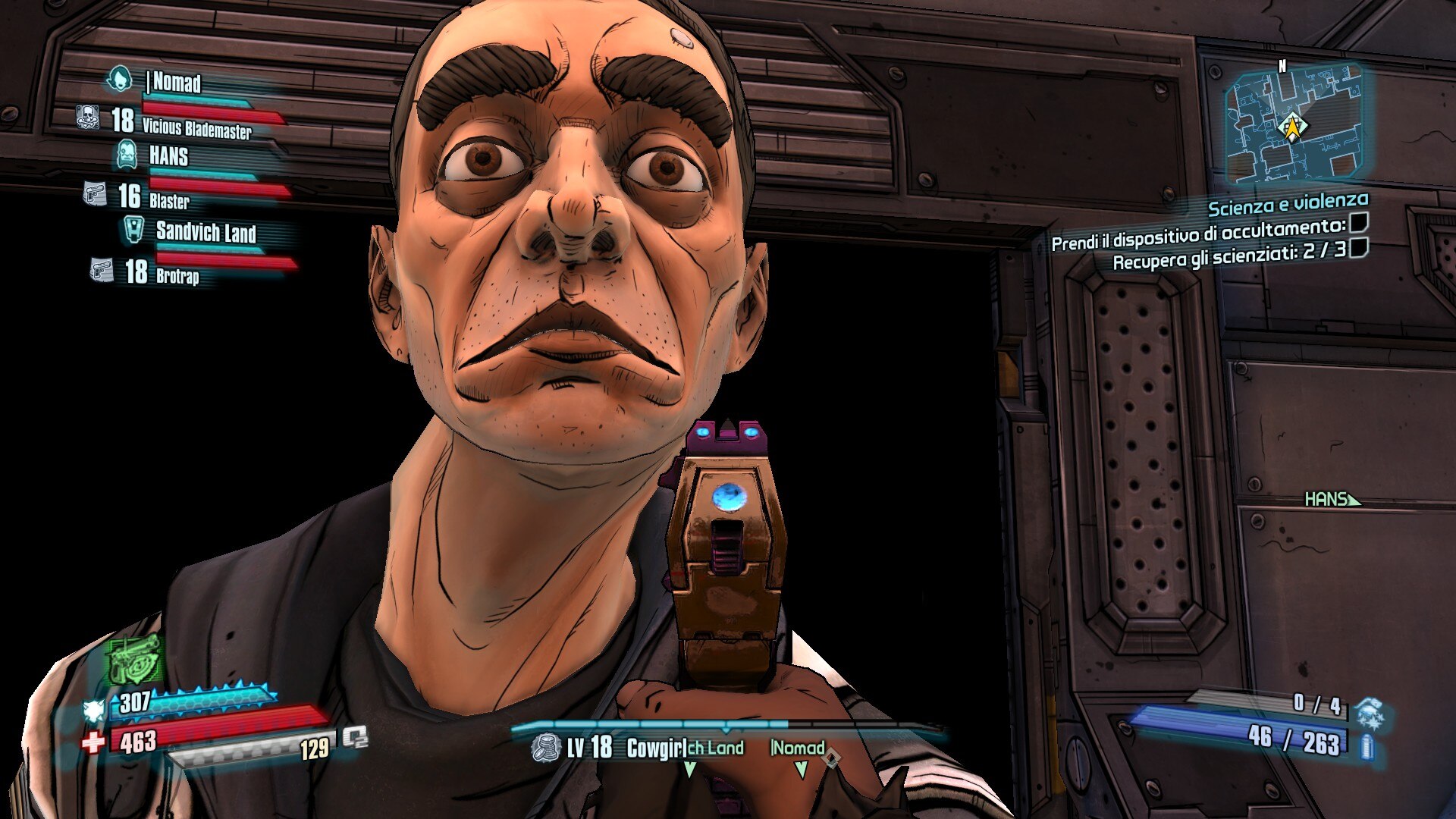The image size is (1456, 819).
Task: Click the red cross health icon
Action: 93,741
